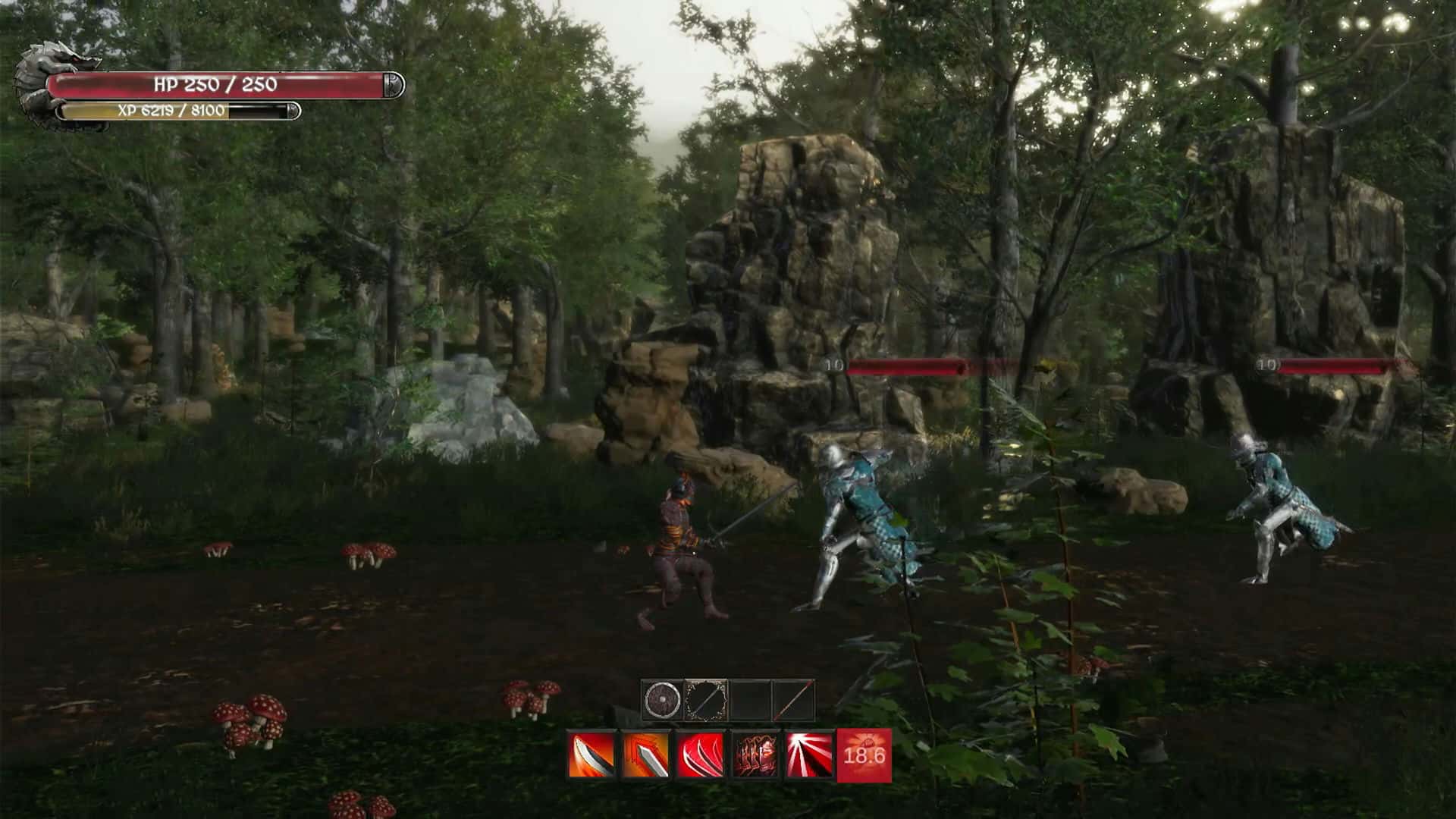Use the straight sword thrust ability
1456x819 pixels.
[646, 755]
